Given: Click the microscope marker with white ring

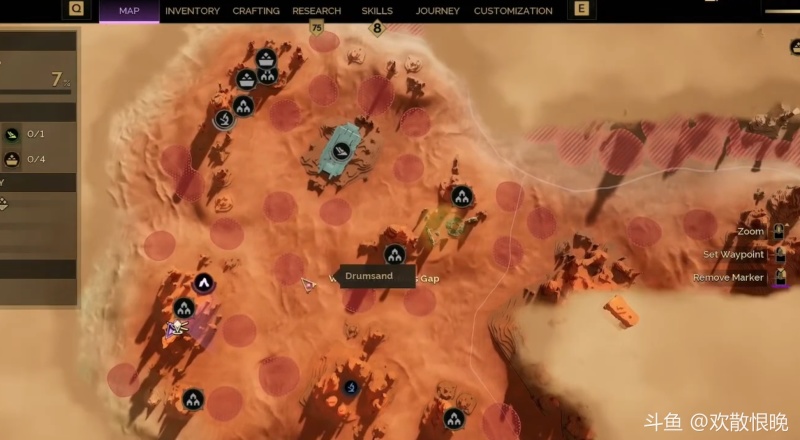Looking at the screenshot, I should tap(224, 119).
